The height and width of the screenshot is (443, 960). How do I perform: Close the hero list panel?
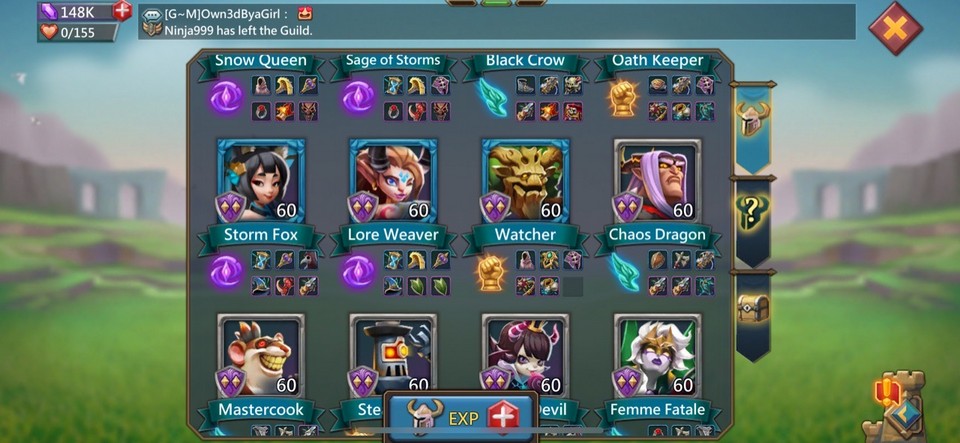894,28
